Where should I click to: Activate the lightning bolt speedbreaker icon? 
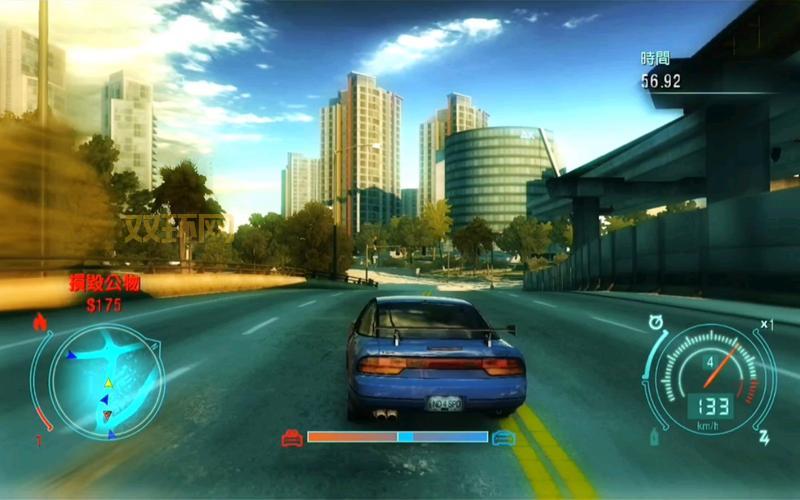tap(764, 437)
